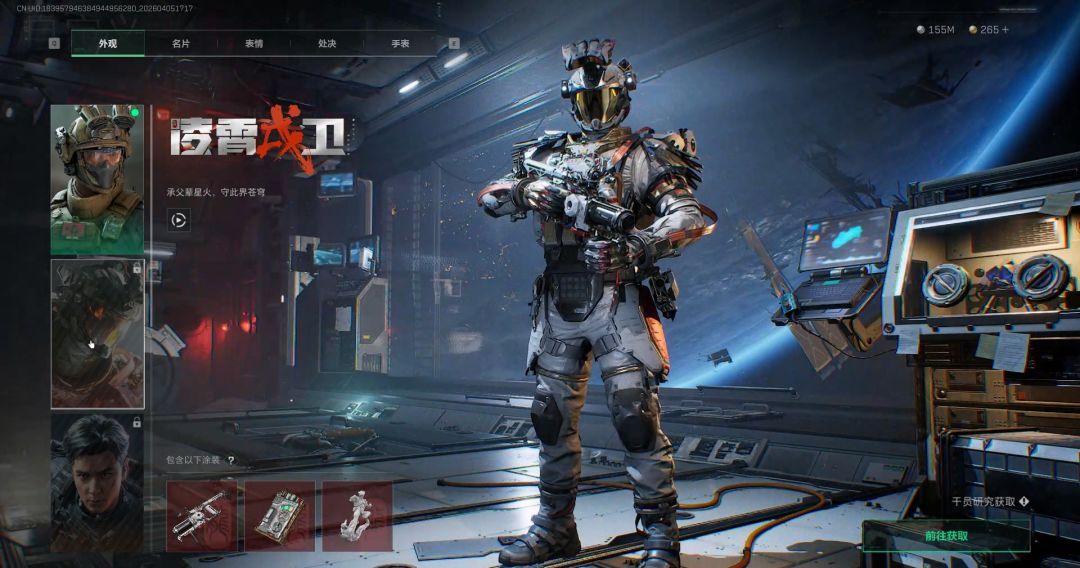Choose the locked dark-armored skin thumbnail
Viewport: 1080px width, 568px height.
(97, 334)
